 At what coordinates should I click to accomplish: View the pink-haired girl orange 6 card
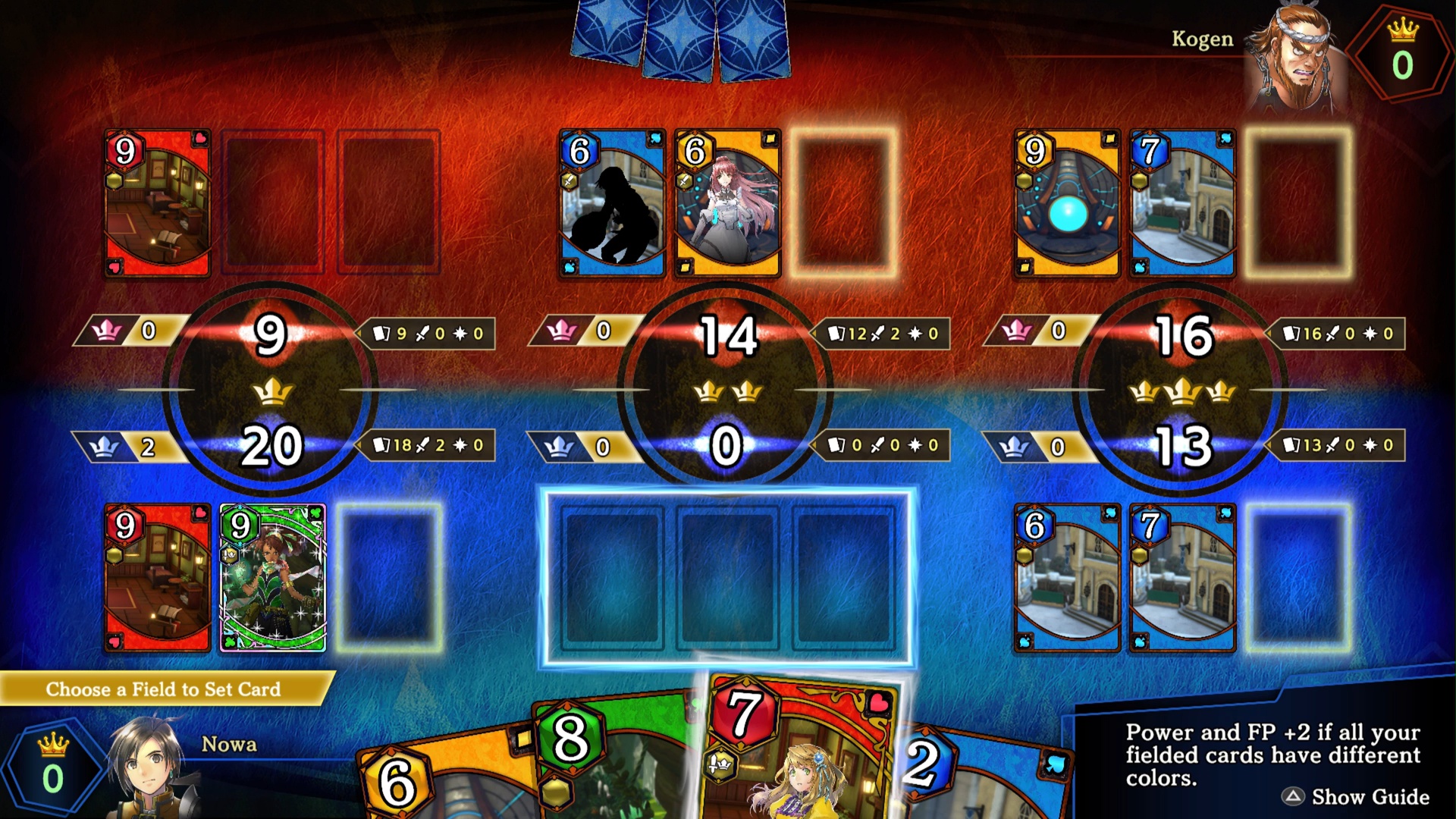pos(727,202)
